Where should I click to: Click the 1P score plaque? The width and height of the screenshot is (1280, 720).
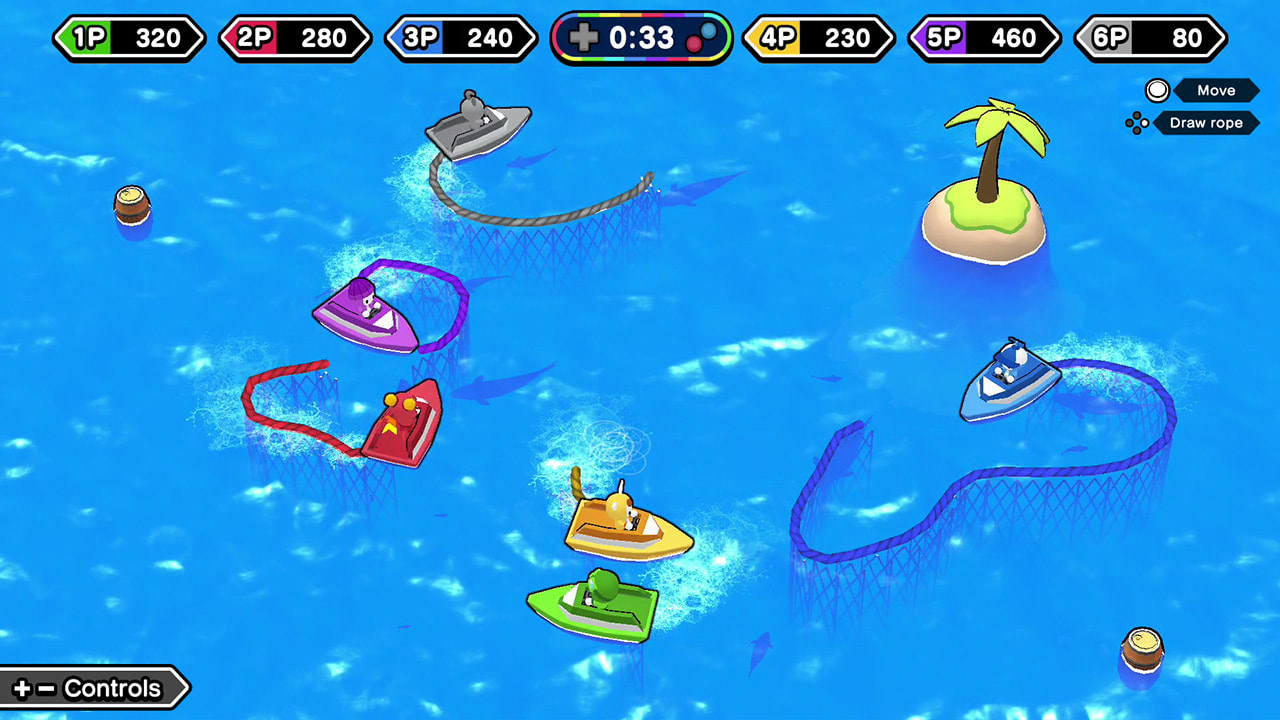(x=129, y=38)
